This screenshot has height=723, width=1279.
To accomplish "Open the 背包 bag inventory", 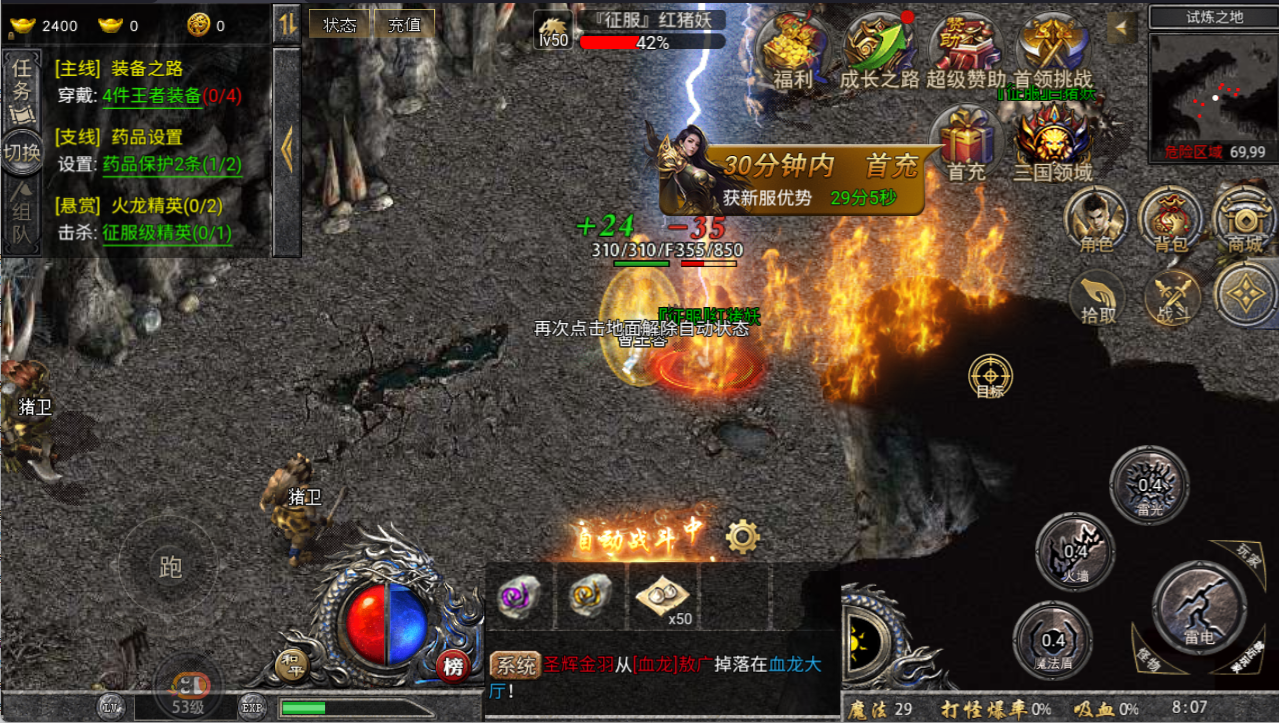I will click(x=1170, y=218).
